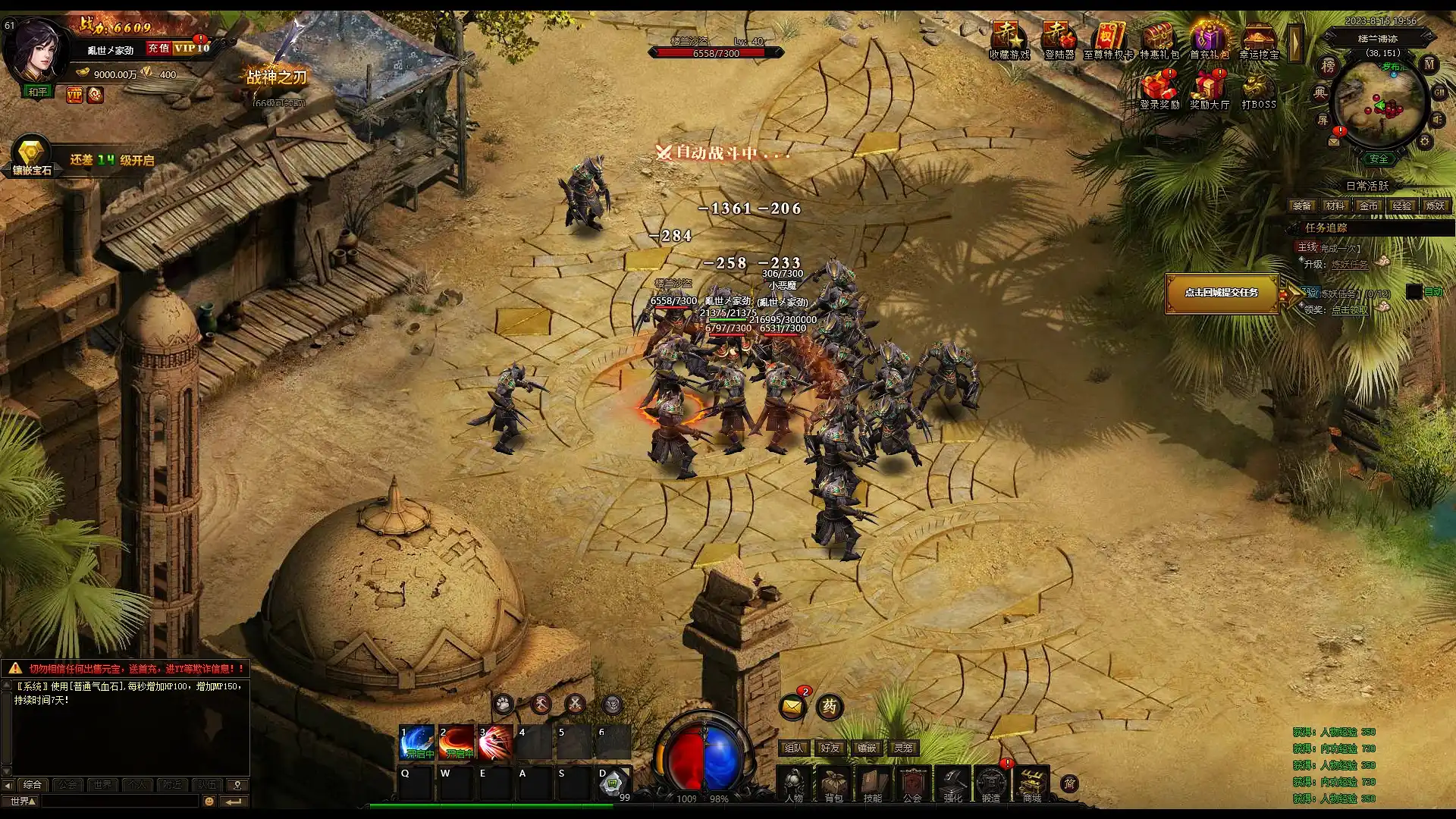Use the red fan strike skill in slot 3
Viewport: 1456px width, 819px height.
pyautogui.click(x=495, y=742)
